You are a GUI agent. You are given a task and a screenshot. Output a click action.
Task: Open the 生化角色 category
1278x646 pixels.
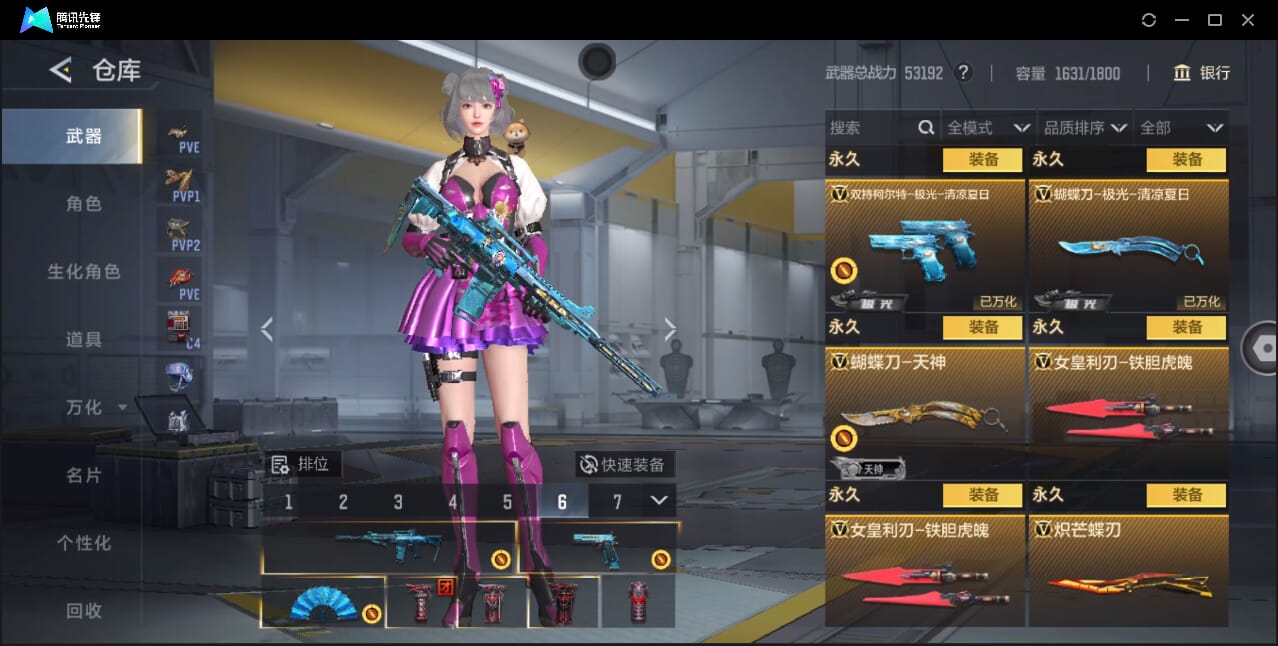coord(84,272)
